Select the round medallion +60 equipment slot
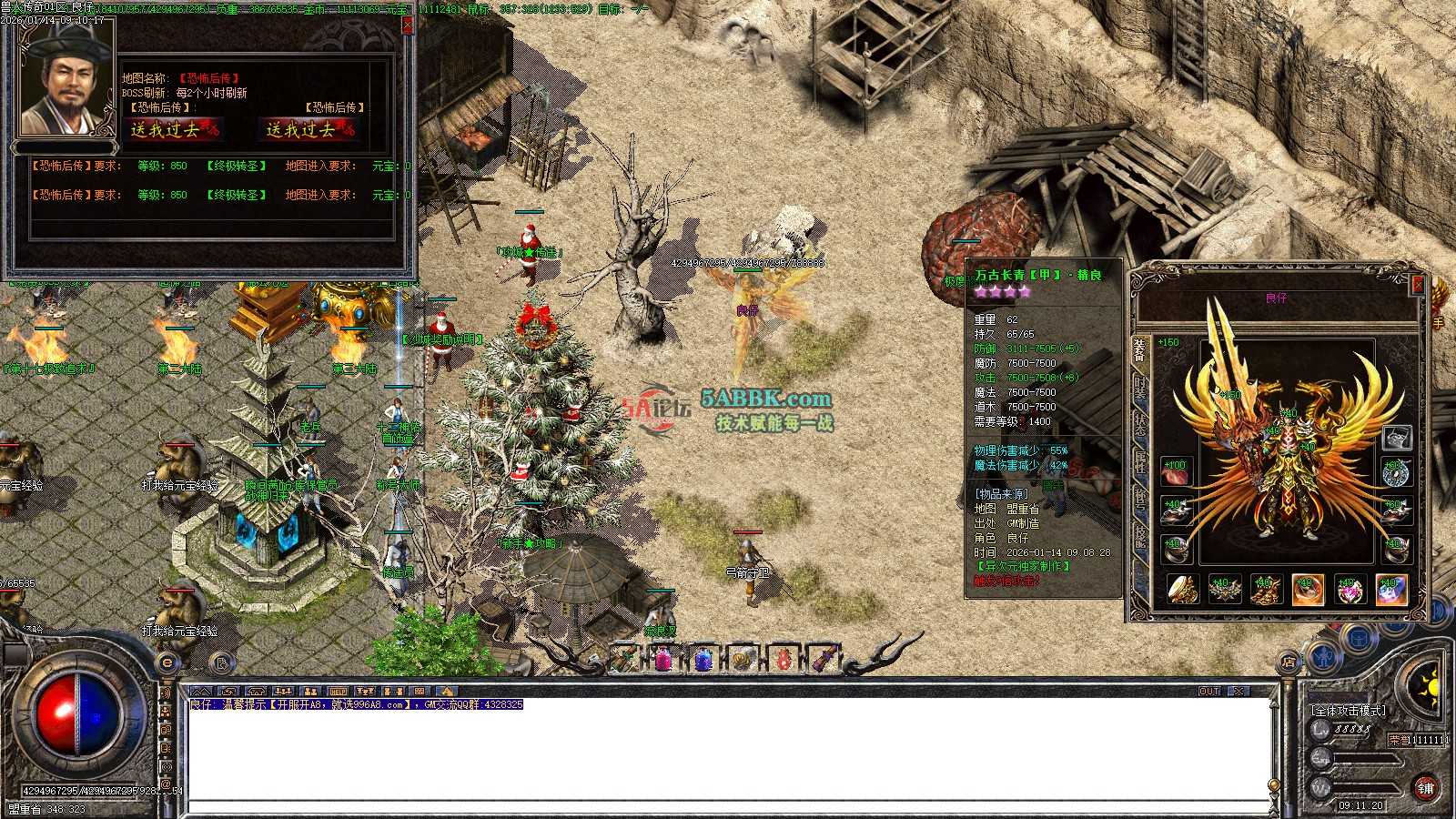Screen dimensions: 1456x819 (x=1396, y=472)
